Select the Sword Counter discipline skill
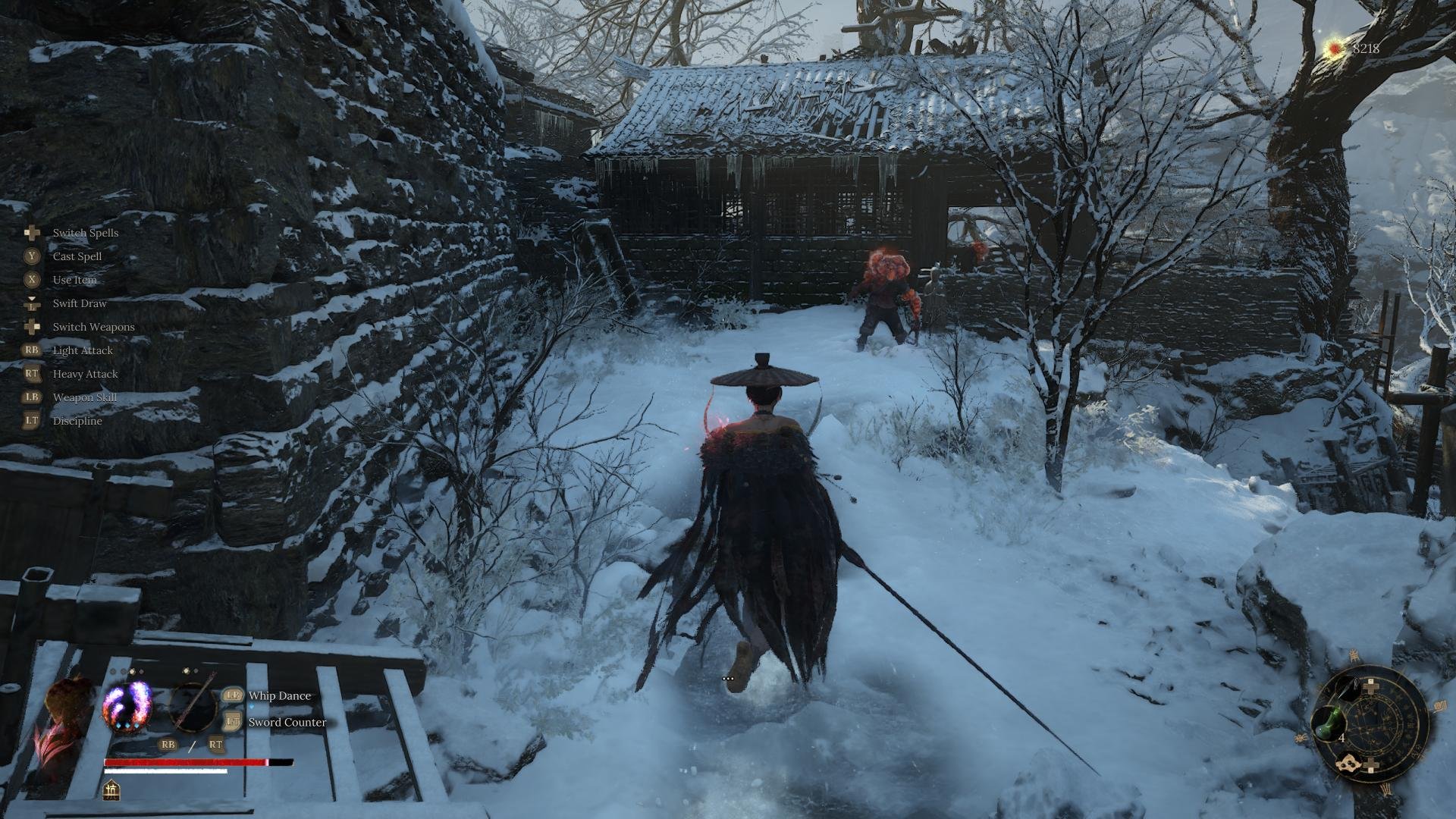Screen dimensions: 1456x819 coord(287,722)
